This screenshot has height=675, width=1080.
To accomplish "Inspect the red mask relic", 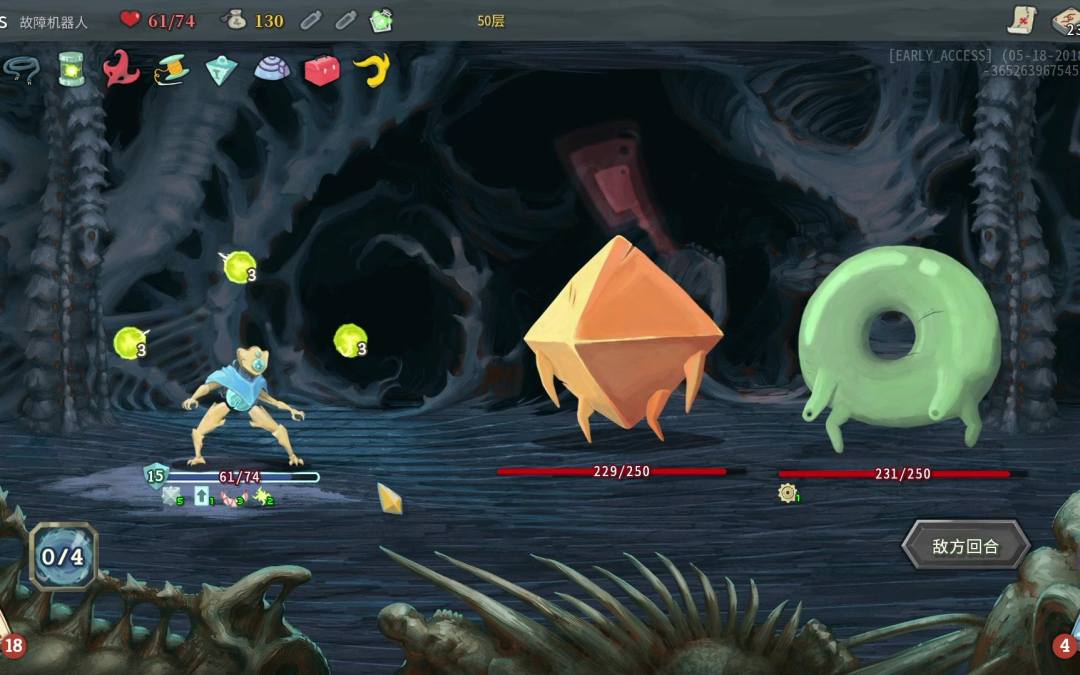I will 121,68.
